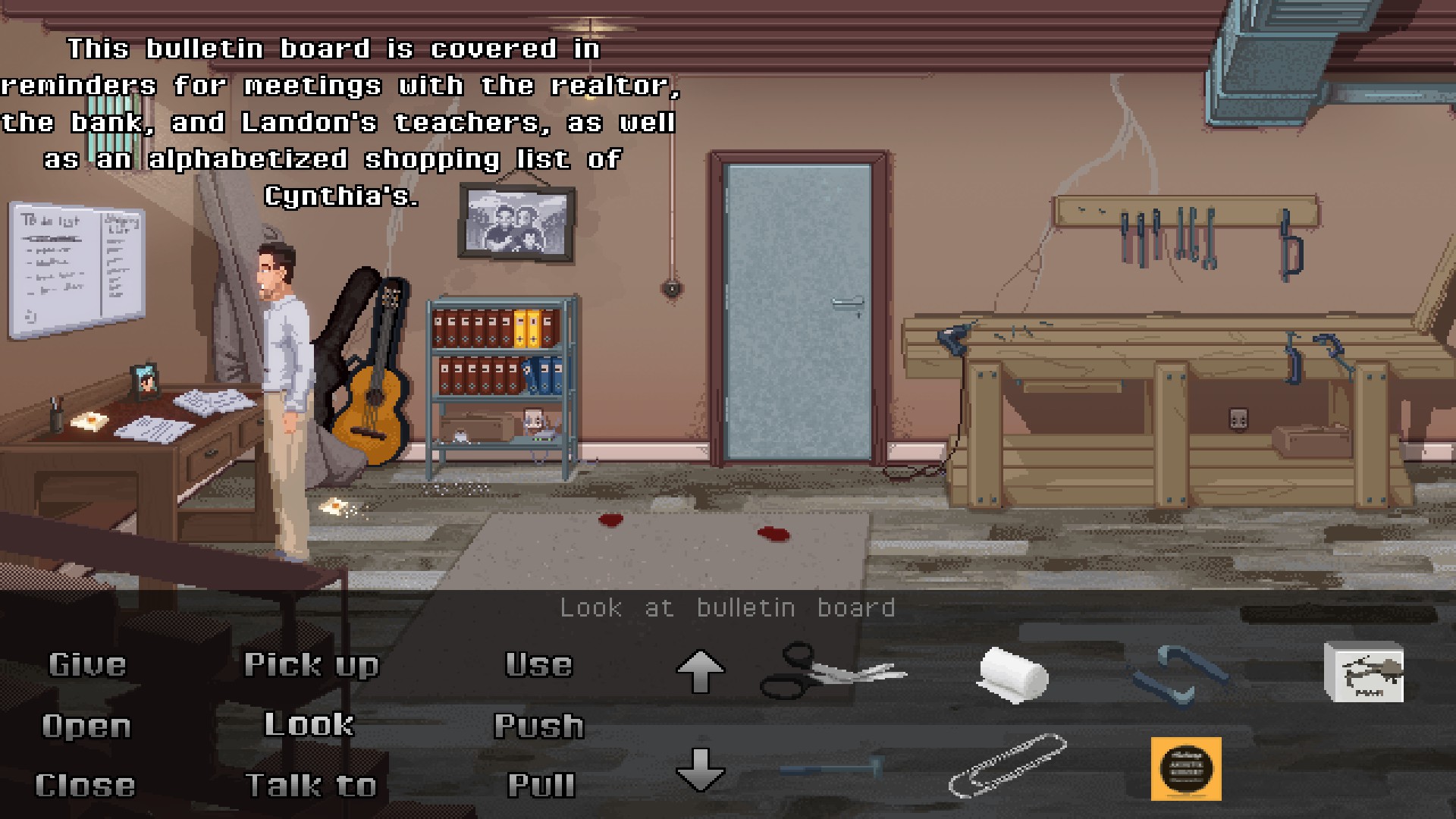The image size is (1456, 819).
Task: Click the inventory down arrow
Action: pos(700,769)
